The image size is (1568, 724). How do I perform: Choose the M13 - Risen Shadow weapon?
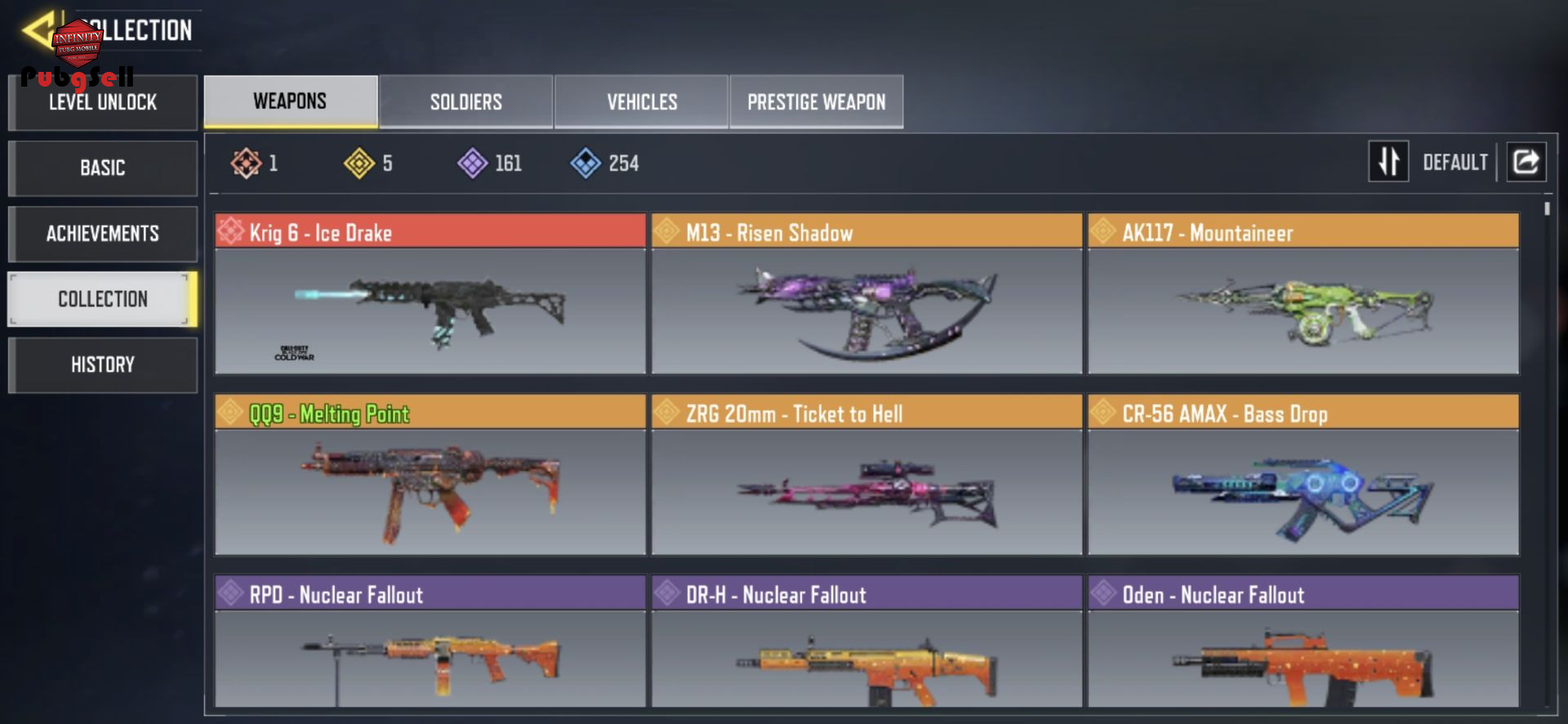click(866, 294)
